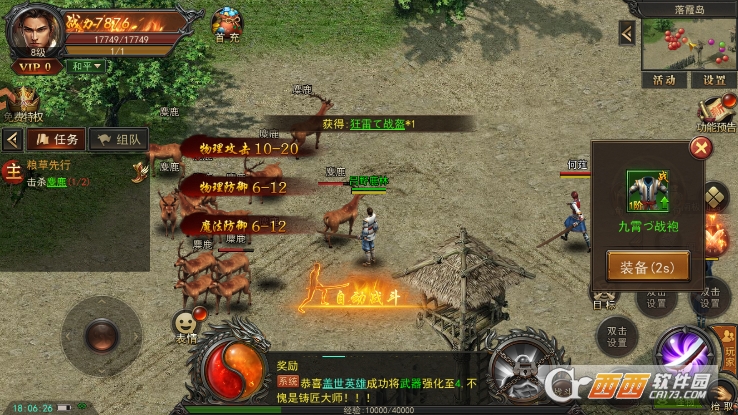The width and height of the screenshot is (738, 415).
Task: Open the 活动 events button under minimap
Action: 664,80
